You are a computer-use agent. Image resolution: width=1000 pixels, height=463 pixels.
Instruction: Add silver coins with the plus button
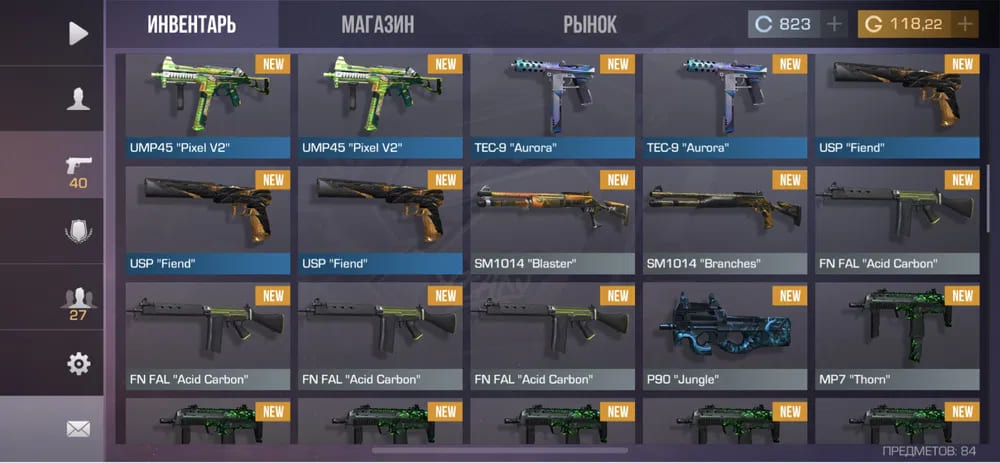(x=834, y=24)
